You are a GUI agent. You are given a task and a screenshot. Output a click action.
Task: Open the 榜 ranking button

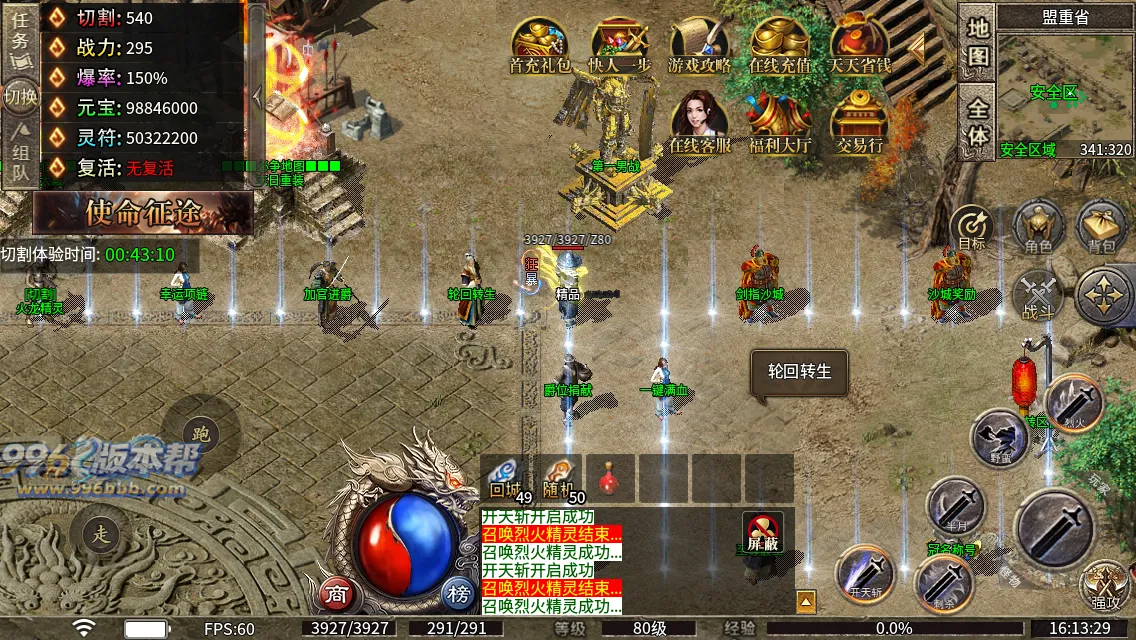(459, 593)
